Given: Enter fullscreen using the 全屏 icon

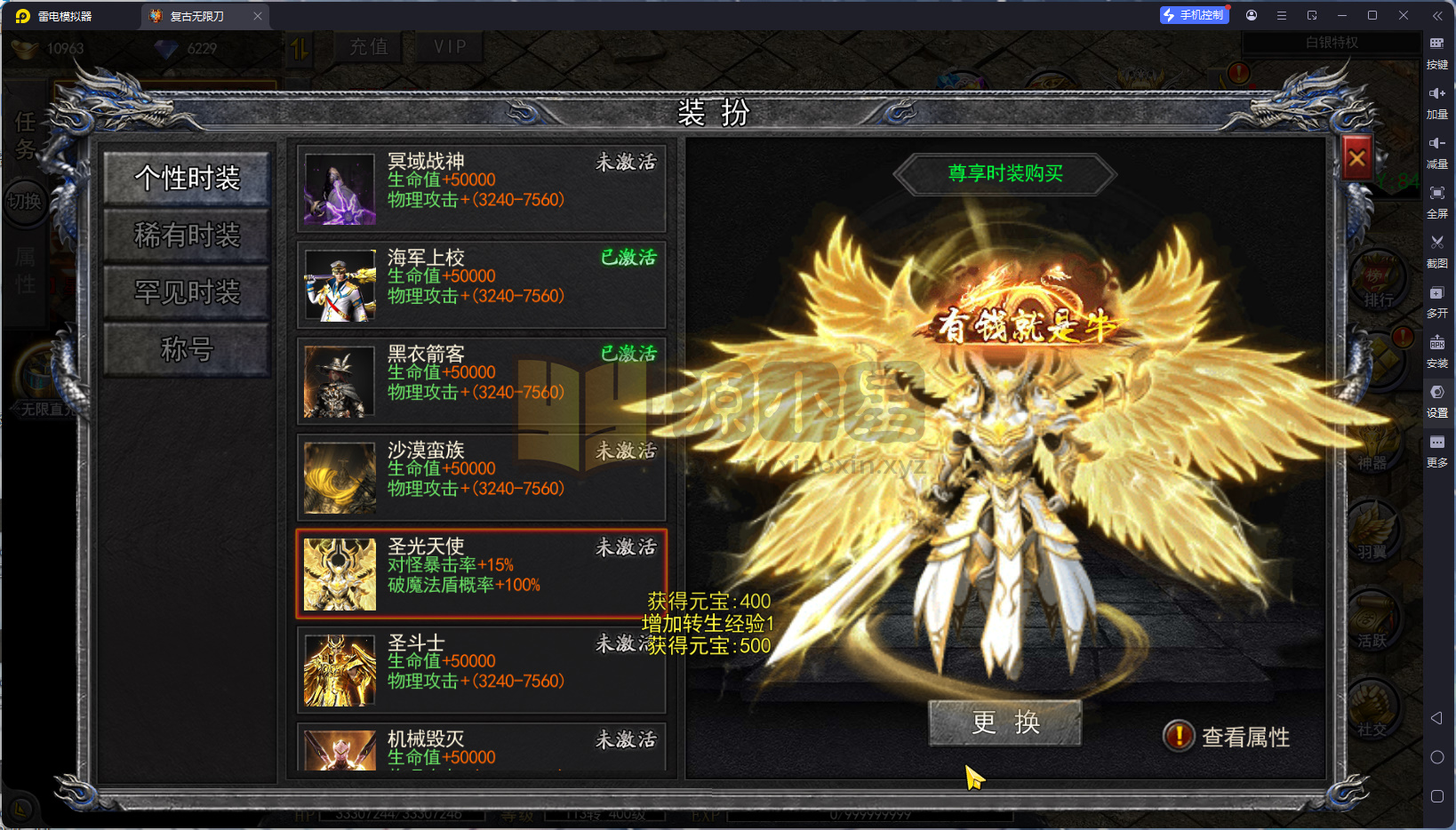Looking at the screenshot, I should tap(1438, 202).
